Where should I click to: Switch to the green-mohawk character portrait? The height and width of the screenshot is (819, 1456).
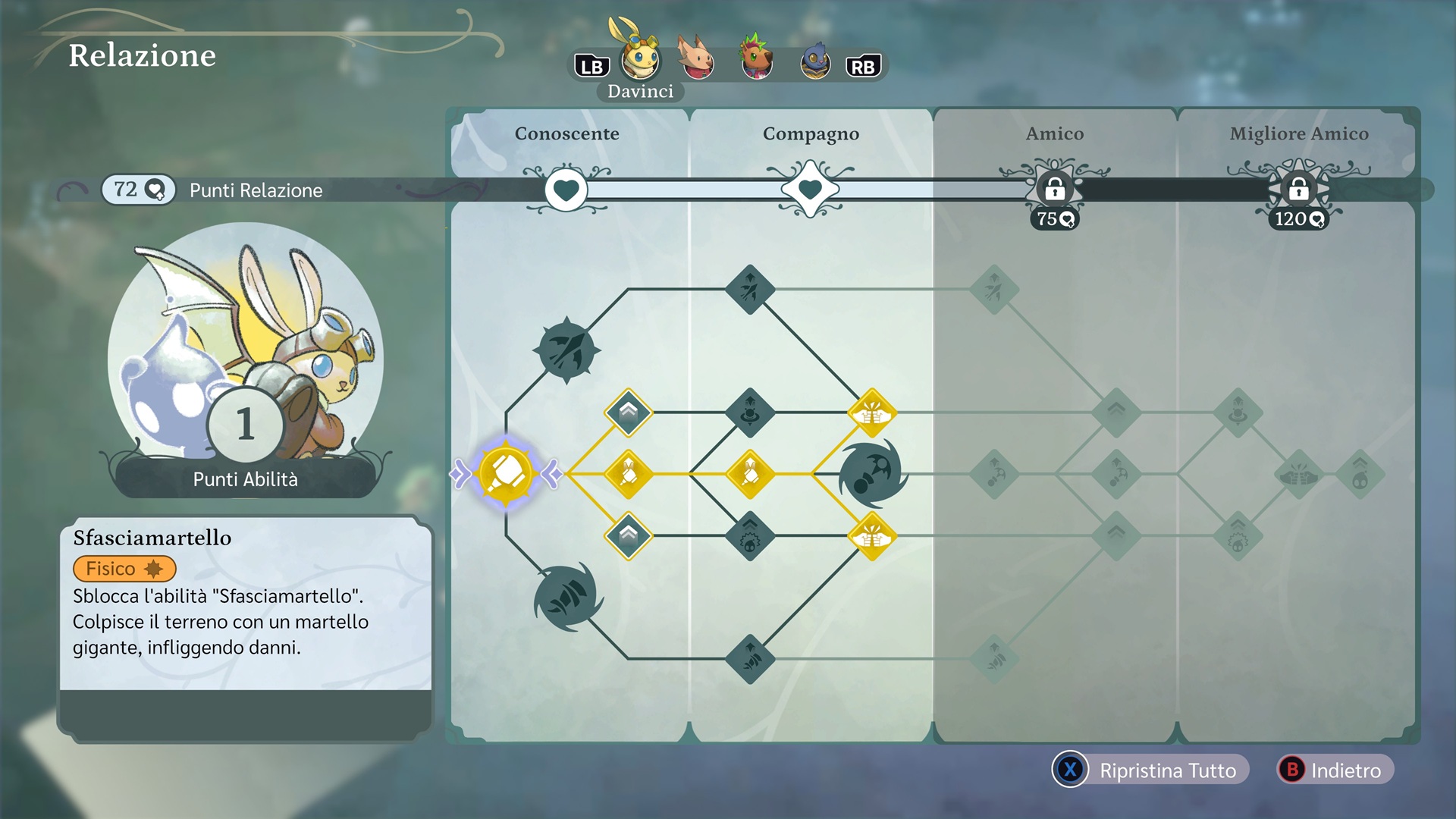757,59
